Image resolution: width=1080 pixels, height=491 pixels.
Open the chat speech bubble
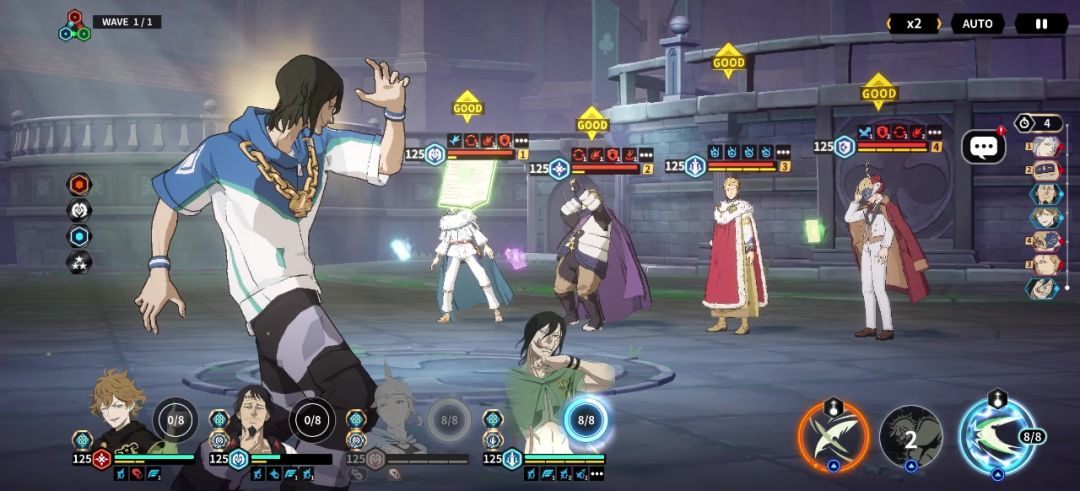[x=983, y=147]
